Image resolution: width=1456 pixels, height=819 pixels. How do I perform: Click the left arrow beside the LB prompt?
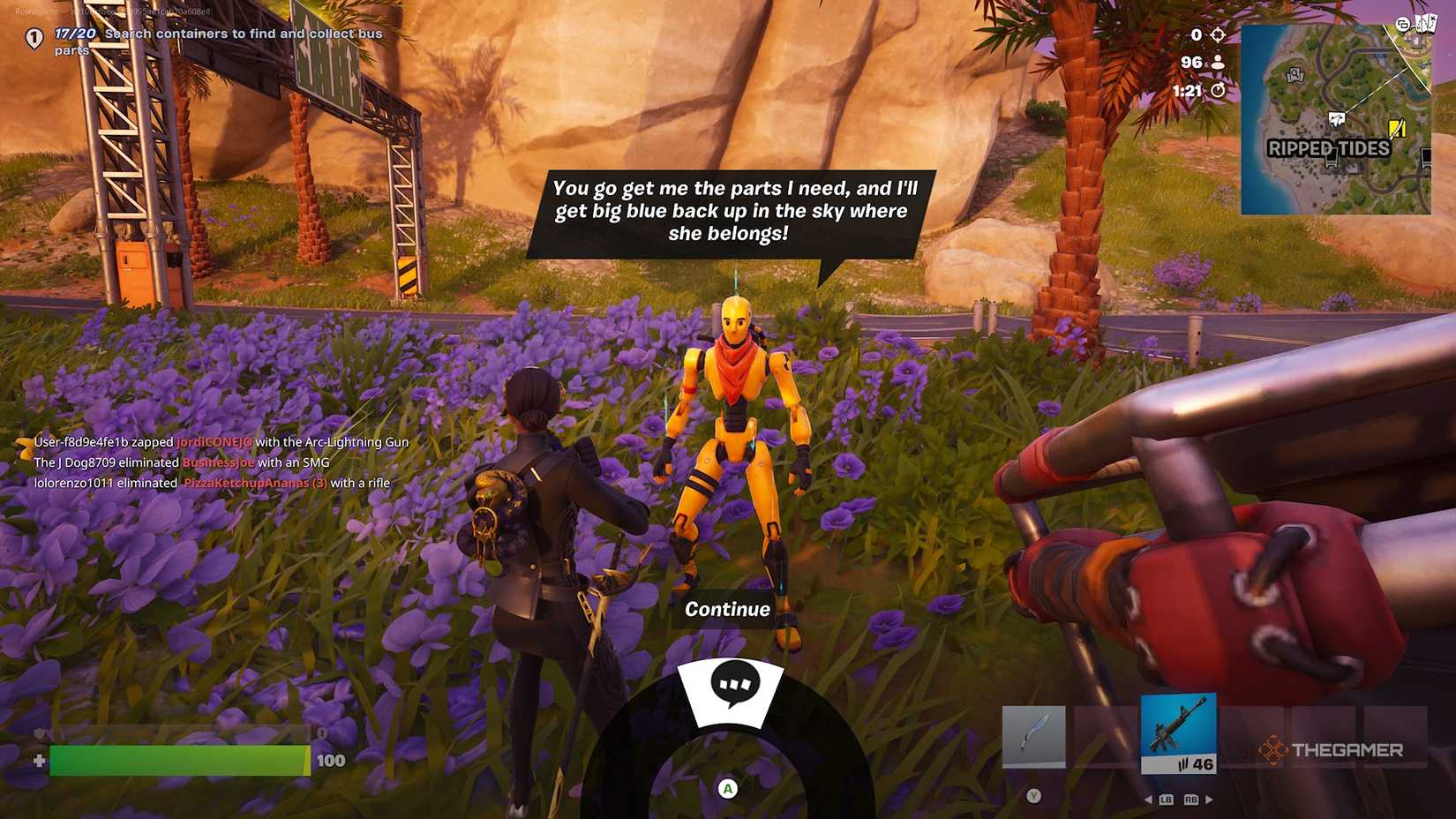click(1150, 799)
